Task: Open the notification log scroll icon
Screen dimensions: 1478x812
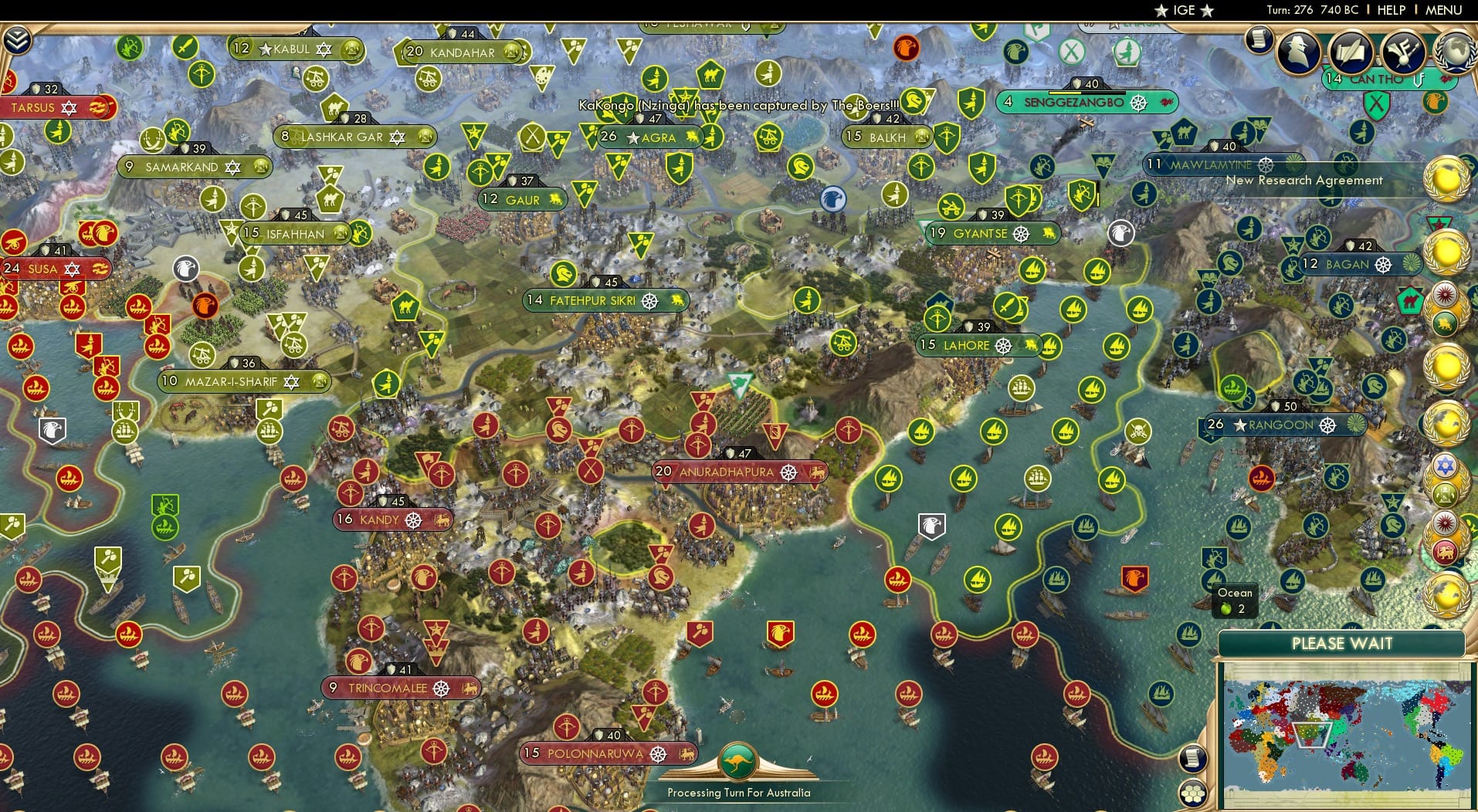Action: pos(1258,40)
